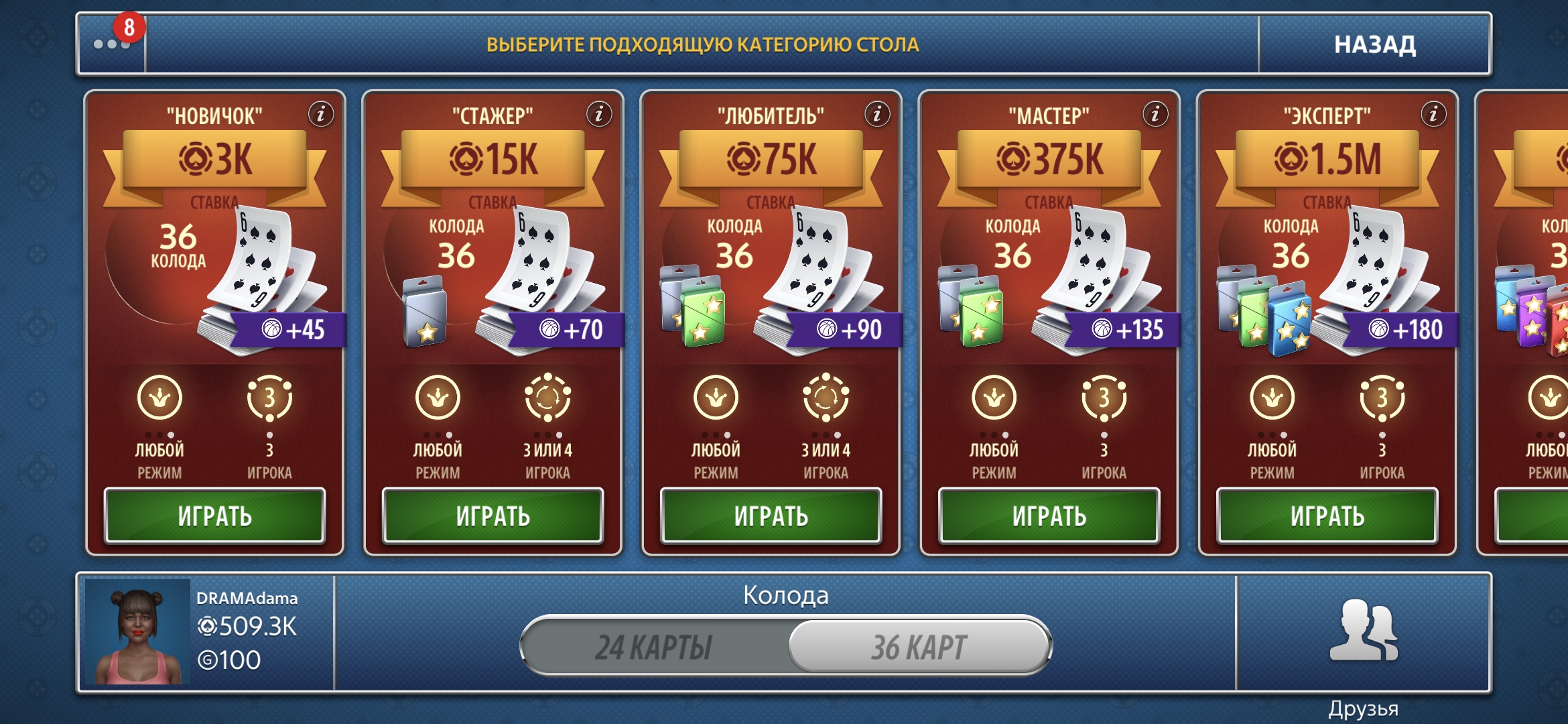Open info on the "ЛЮБИТЕЛЬ" table card
This screenshot has height=724, width=1568.
pos(878,114)
